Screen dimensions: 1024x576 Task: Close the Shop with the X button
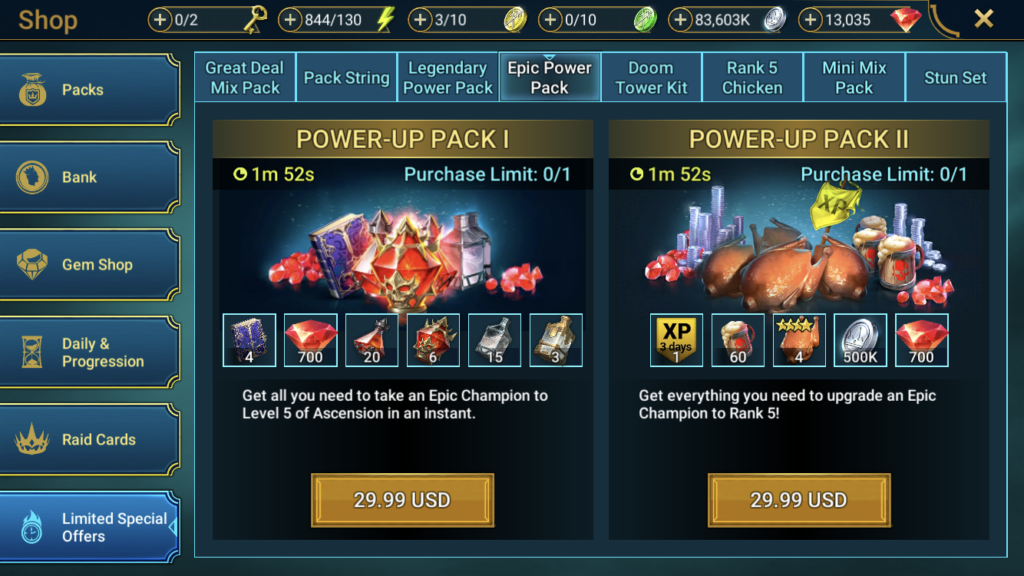pos(984,19)
